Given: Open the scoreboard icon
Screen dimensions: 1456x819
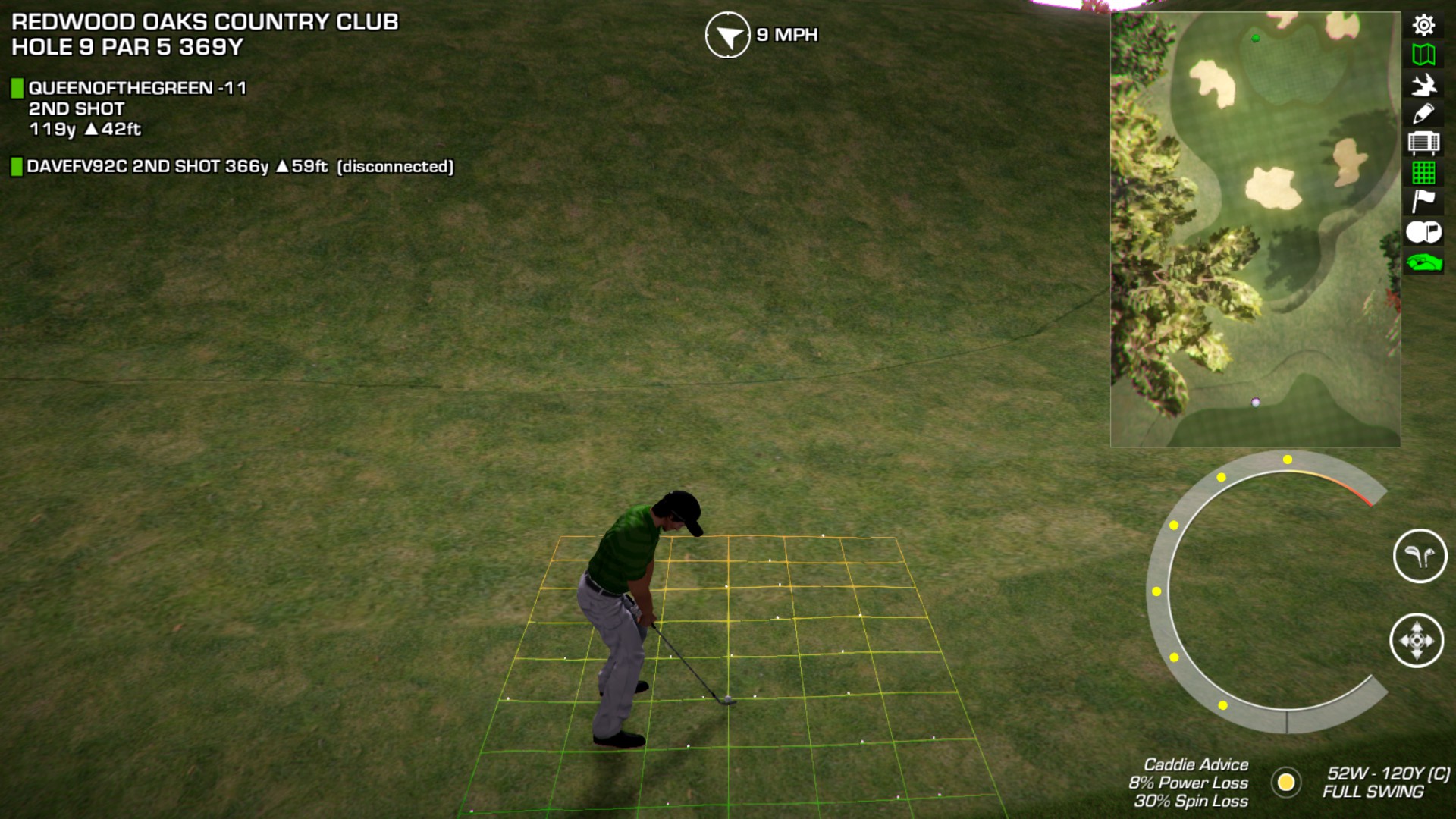Looking at the screenshot, I should [x=1423, y=143].
